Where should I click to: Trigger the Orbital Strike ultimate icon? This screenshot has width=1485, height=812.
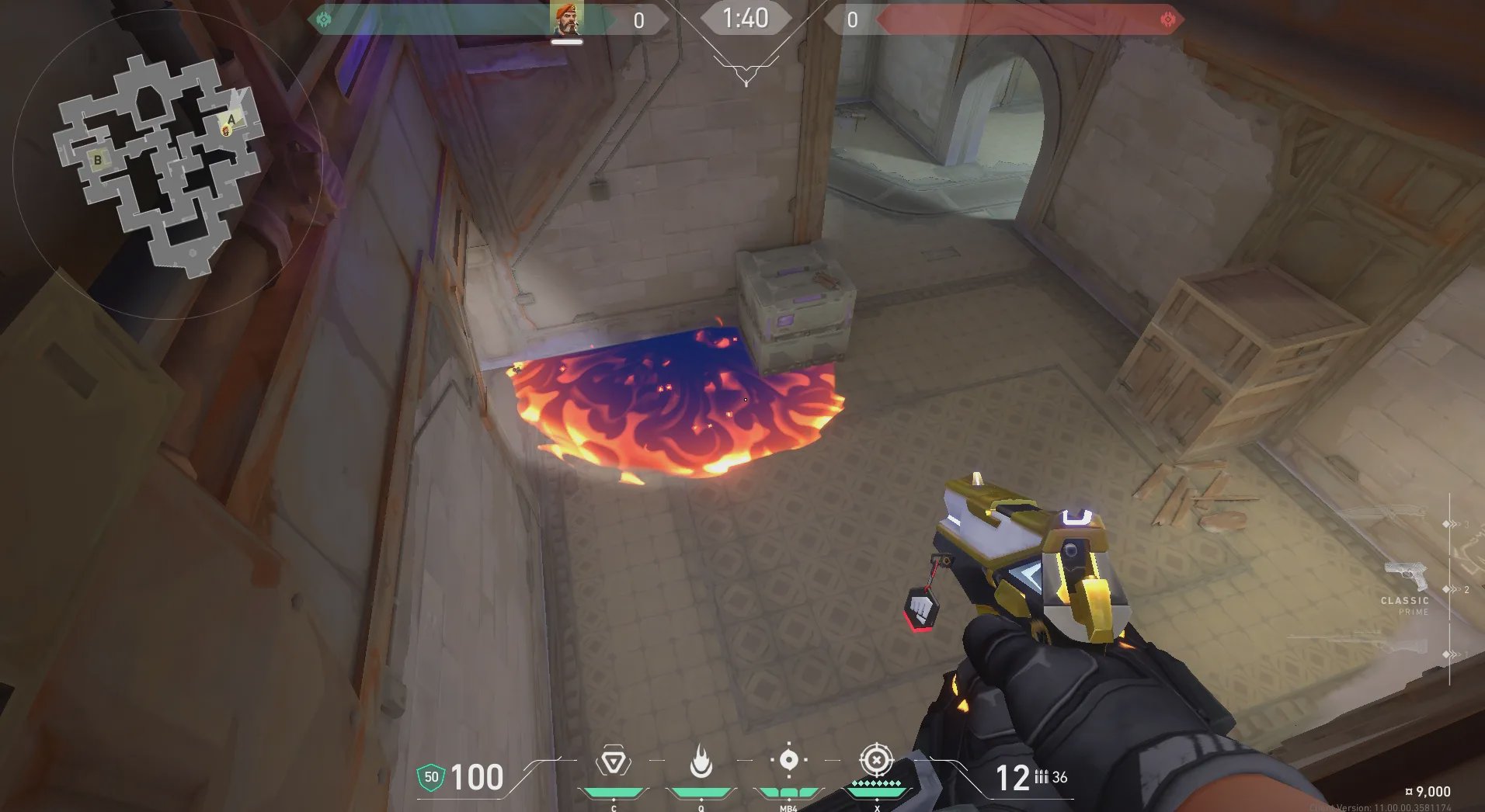coord(876,761)
